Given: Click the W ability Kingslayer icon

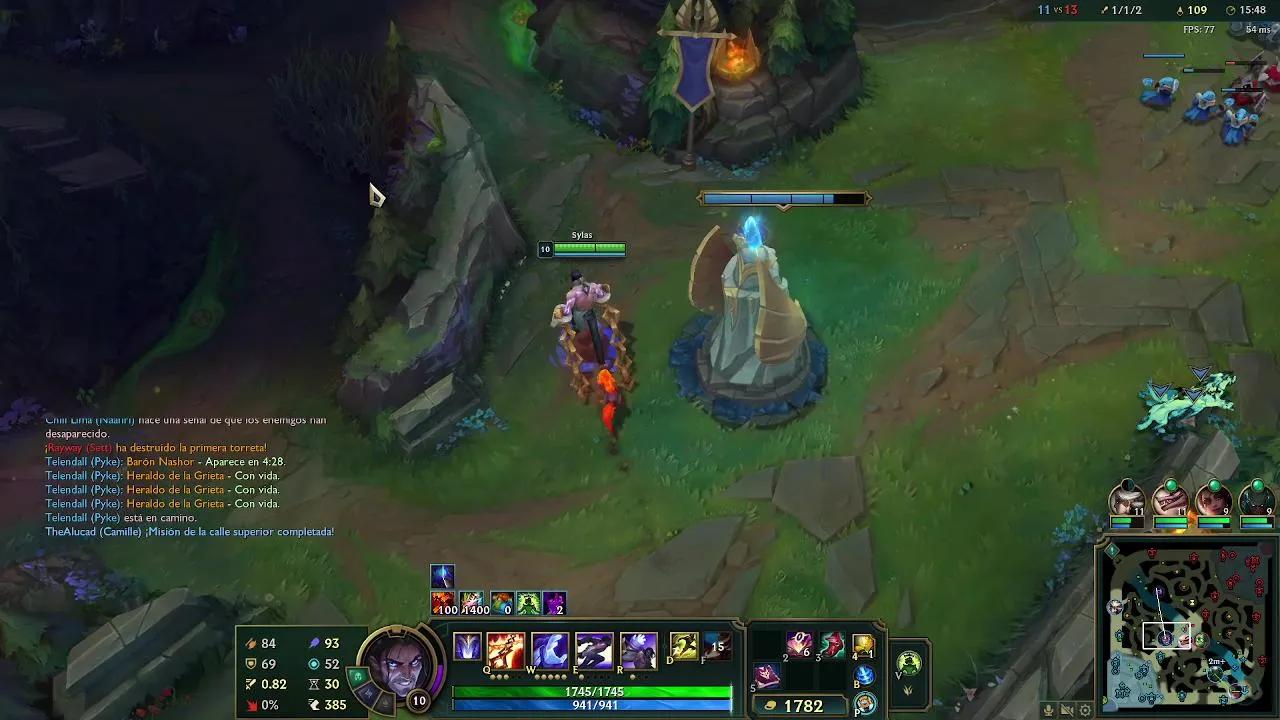Looking at the screenshot, I should point(550,646).
